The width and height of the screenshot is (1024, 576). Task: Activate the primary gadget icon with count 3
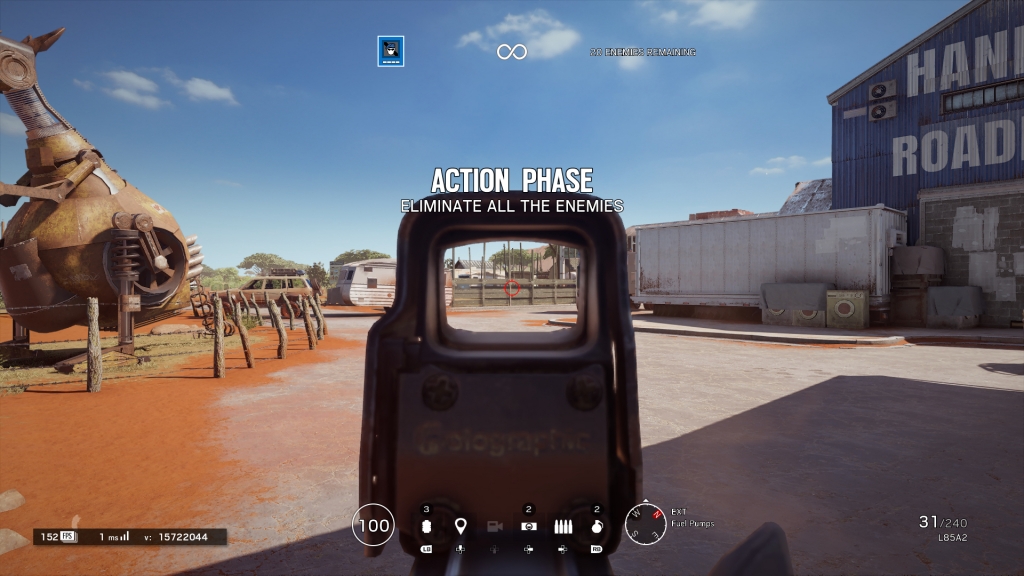click(426, 526)
